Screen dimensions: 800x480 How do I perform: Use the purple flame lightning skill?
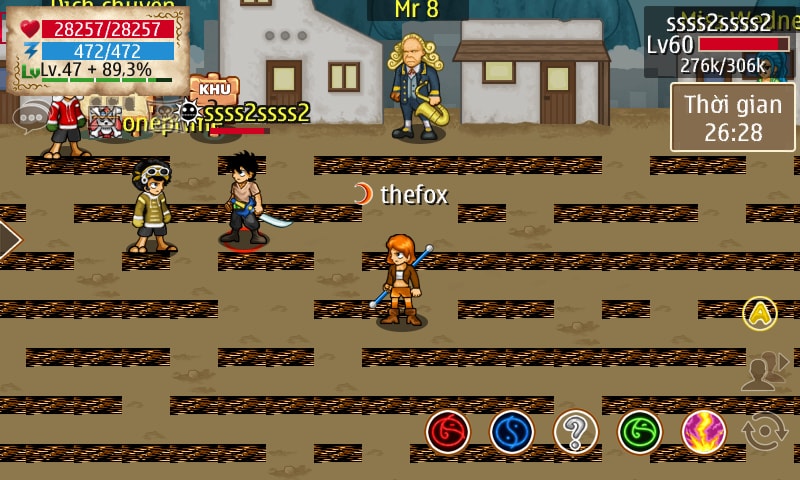pyautogui.click(x=704, y=432)
